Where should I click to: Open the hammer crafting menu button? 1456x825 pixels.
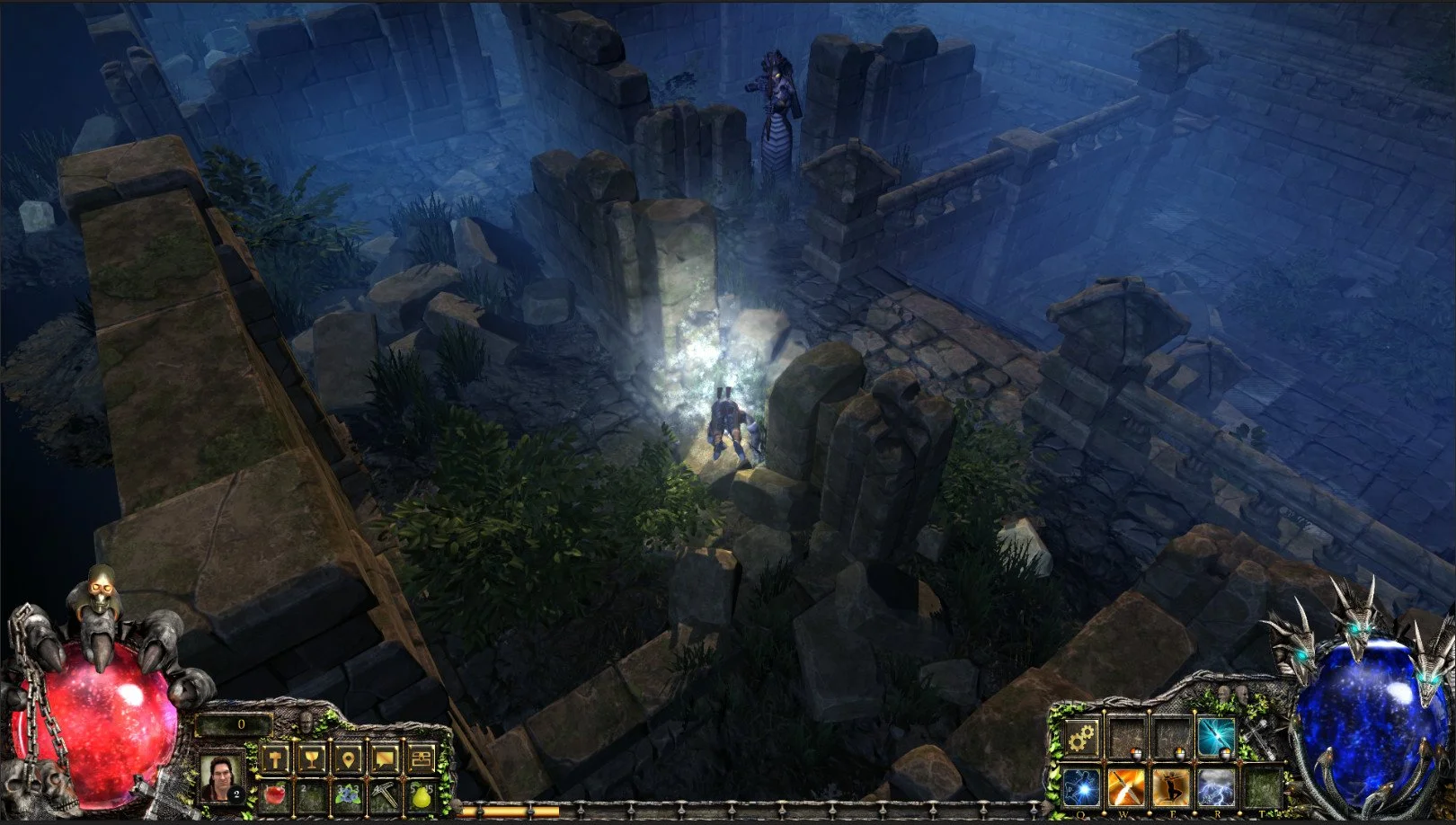[x=275, y=759]
